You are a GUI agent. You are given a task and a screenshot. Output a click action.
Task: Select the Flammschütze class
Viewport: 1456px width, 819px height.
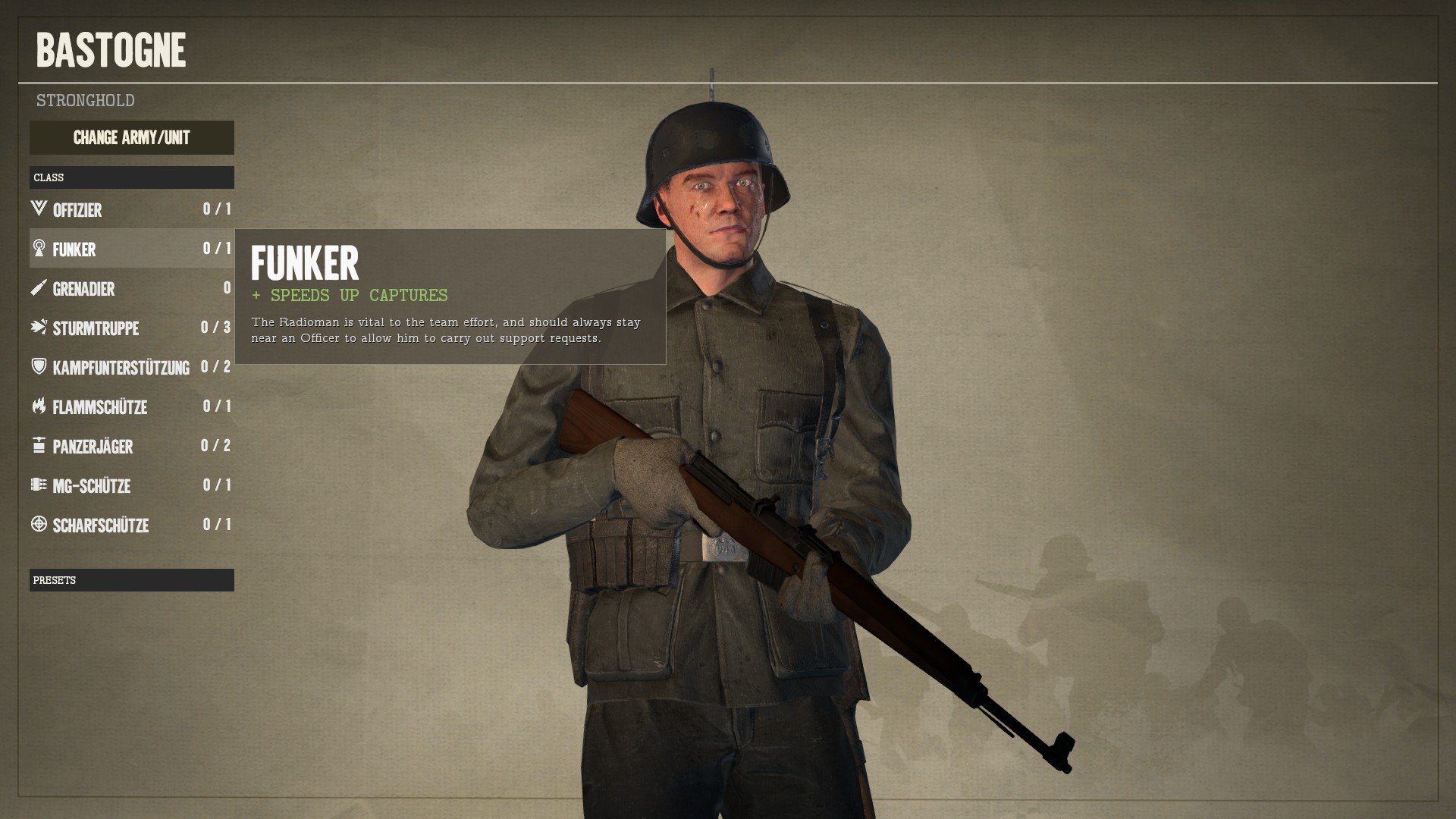pyautogui.click(x=131, y=406)
